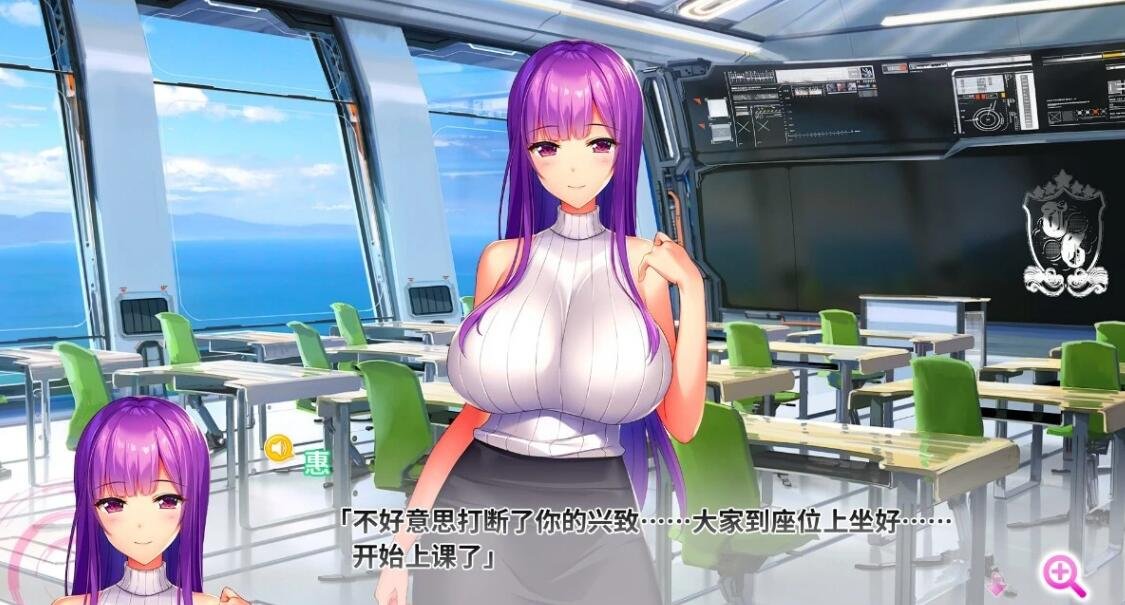Image resolution: width=1125 pixels, height=605 pixels.
Task: Click the pink magnifying glass zoom icon
Action: point(1062,575)
